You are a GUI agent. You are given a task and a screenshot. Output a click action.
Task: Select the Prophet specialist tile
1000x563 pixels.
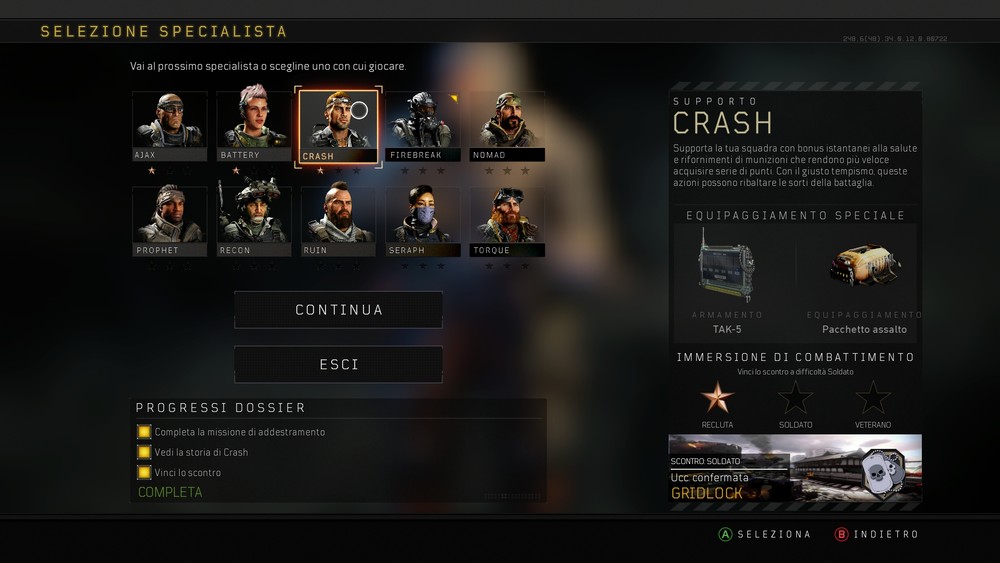click(x=170, y=220)
